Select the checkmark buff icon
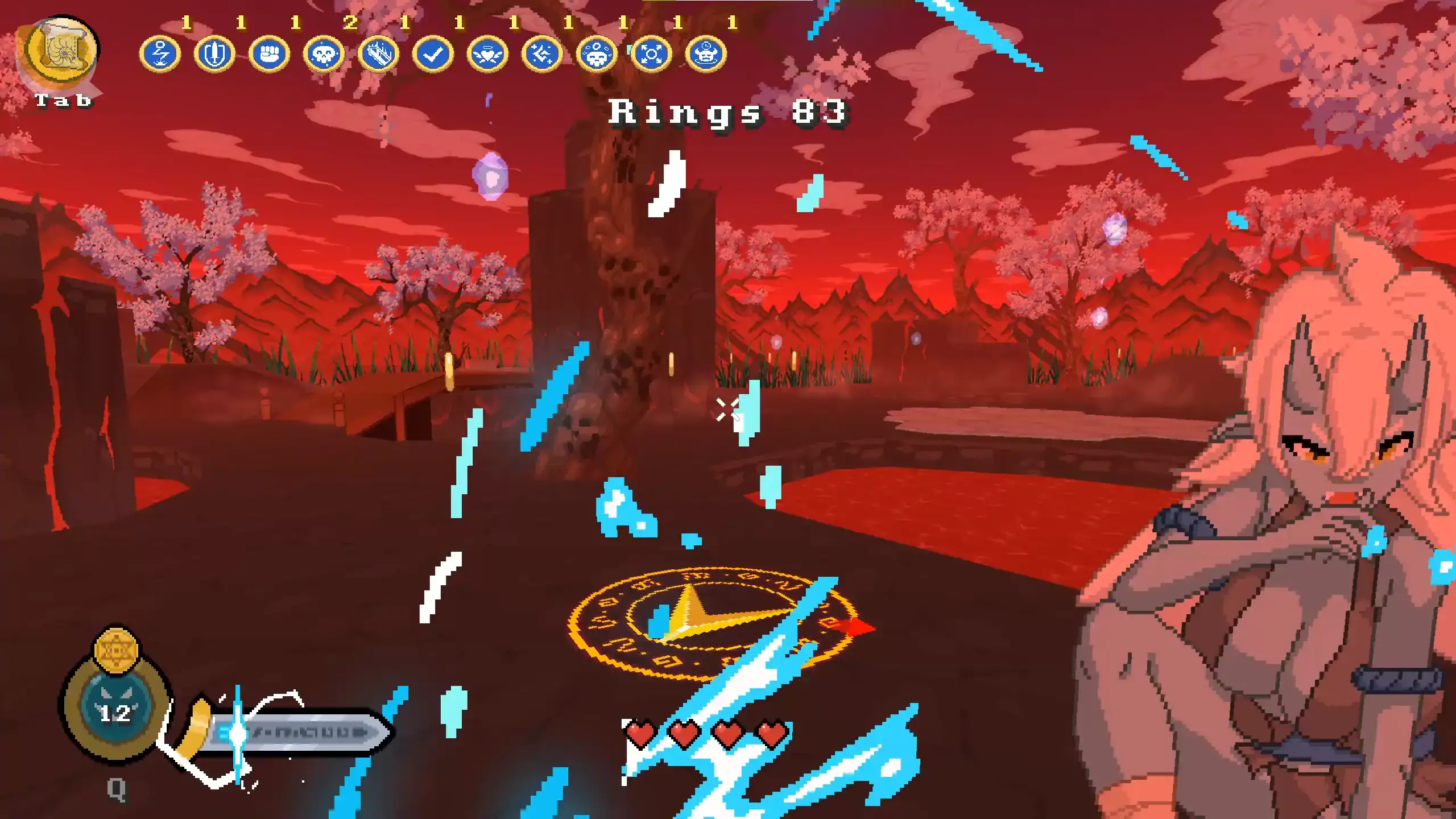 433,55
